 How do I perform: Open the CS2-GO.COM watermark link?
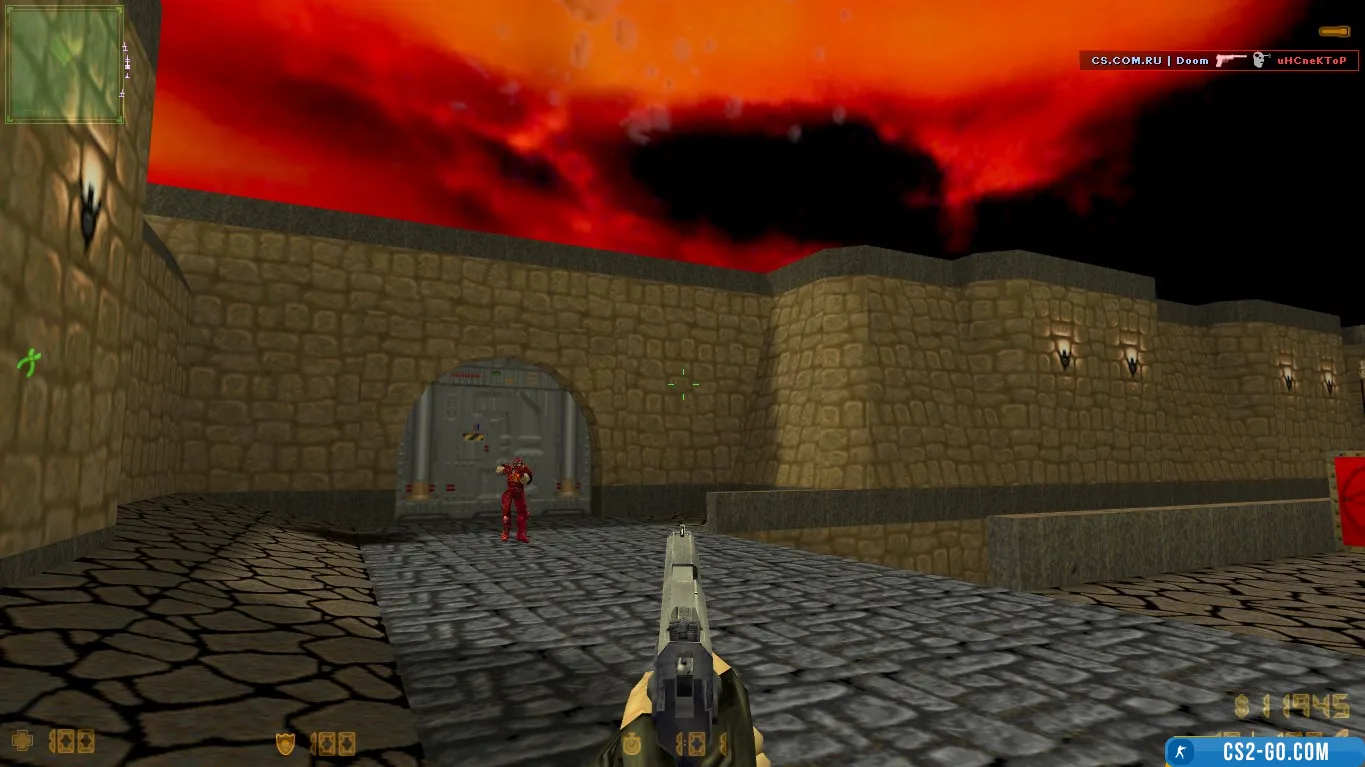click(1265, 751)
